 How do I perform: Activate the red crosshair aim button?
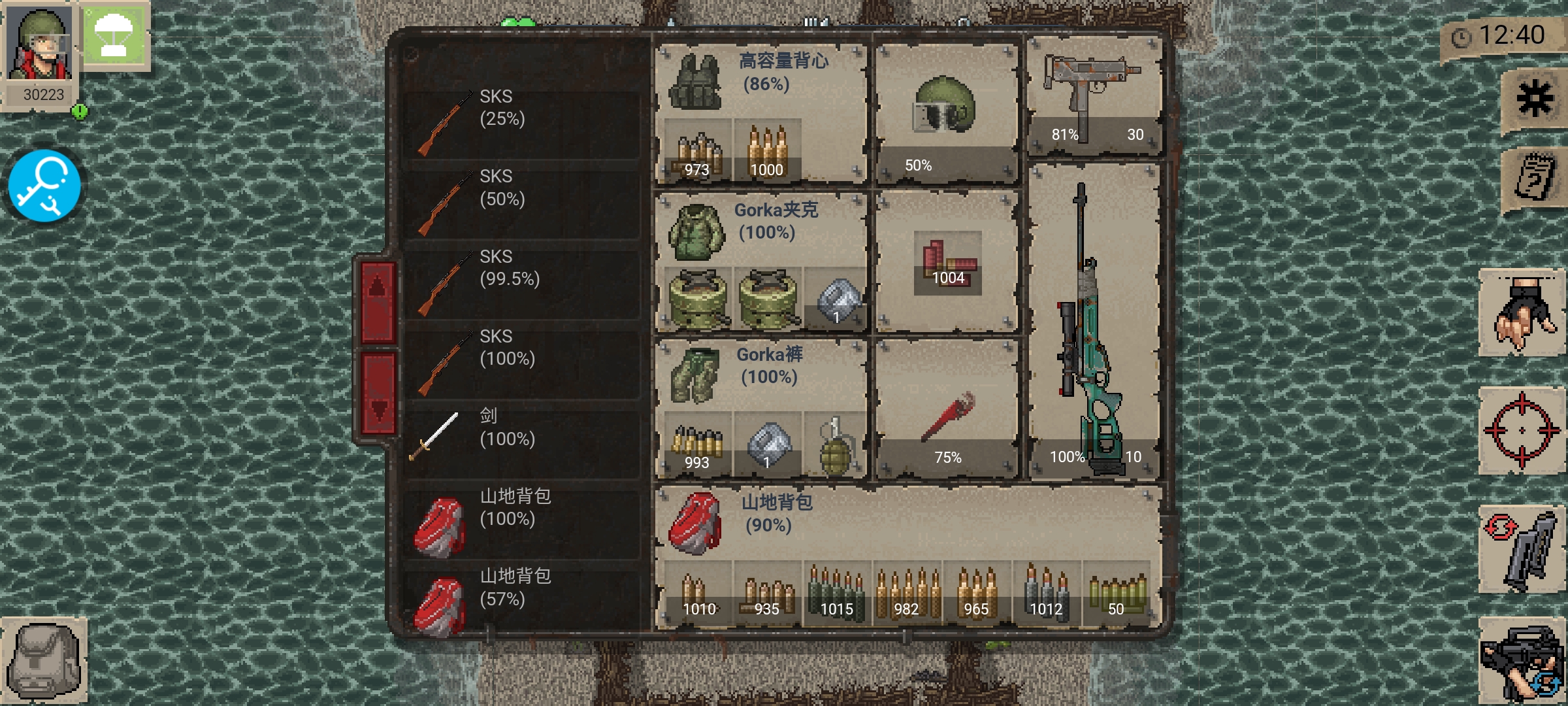(x=1521, y=430)
